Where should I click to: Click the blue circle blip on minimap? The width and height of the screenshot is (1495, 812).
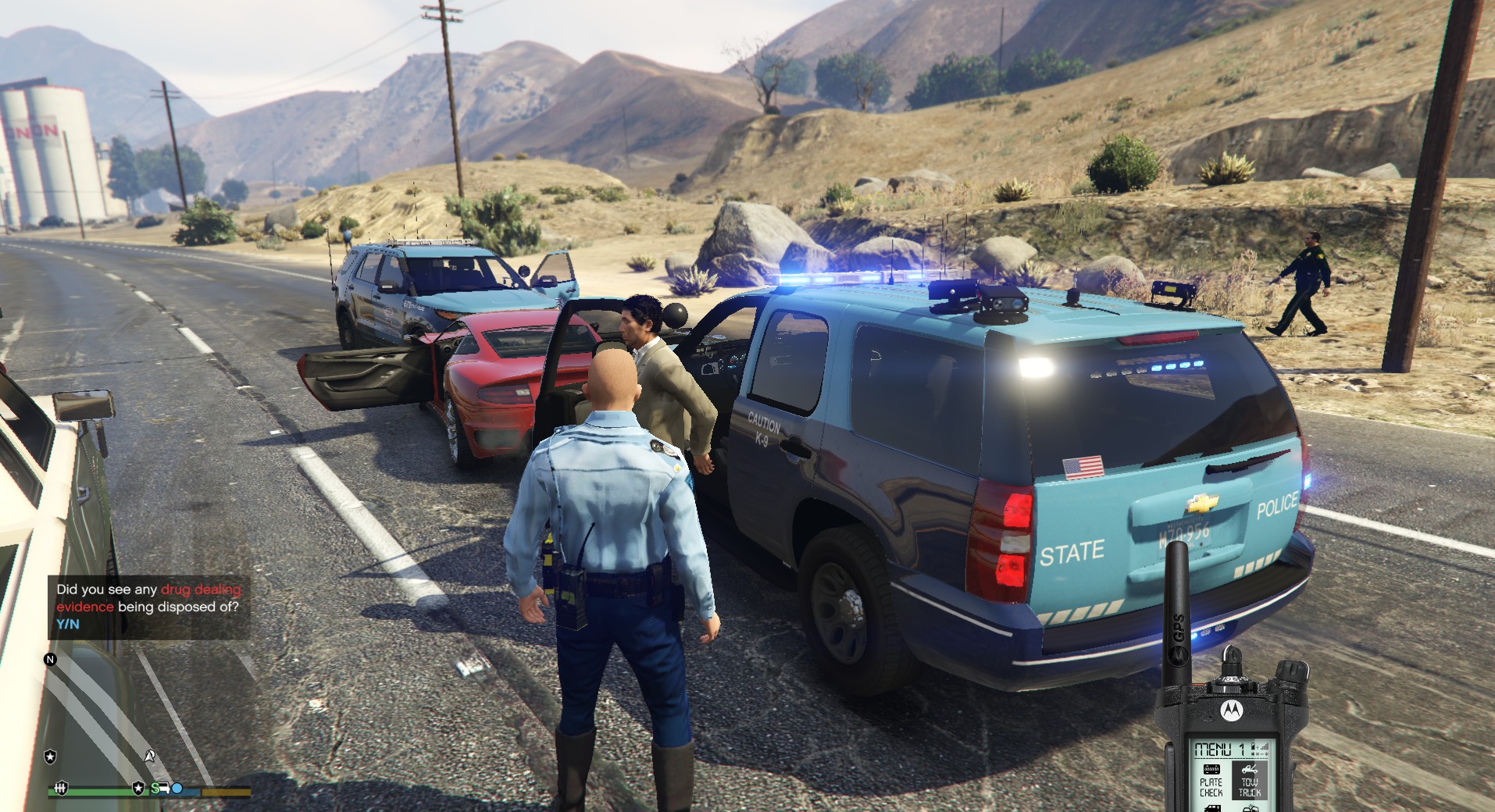point(177,789)
